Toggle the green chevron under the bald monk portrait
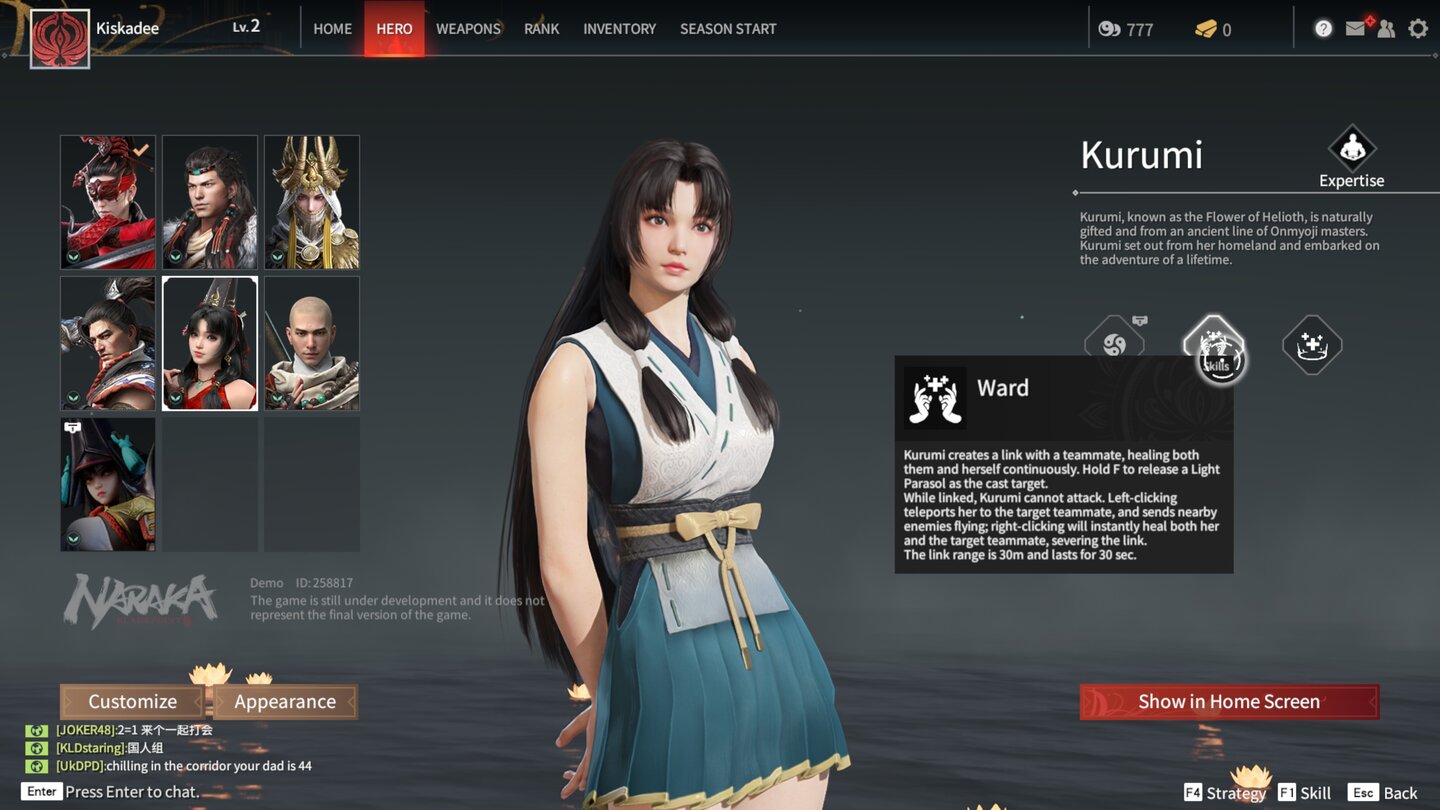The height and width of the screenshot is (810, 1440). (277, 398)
